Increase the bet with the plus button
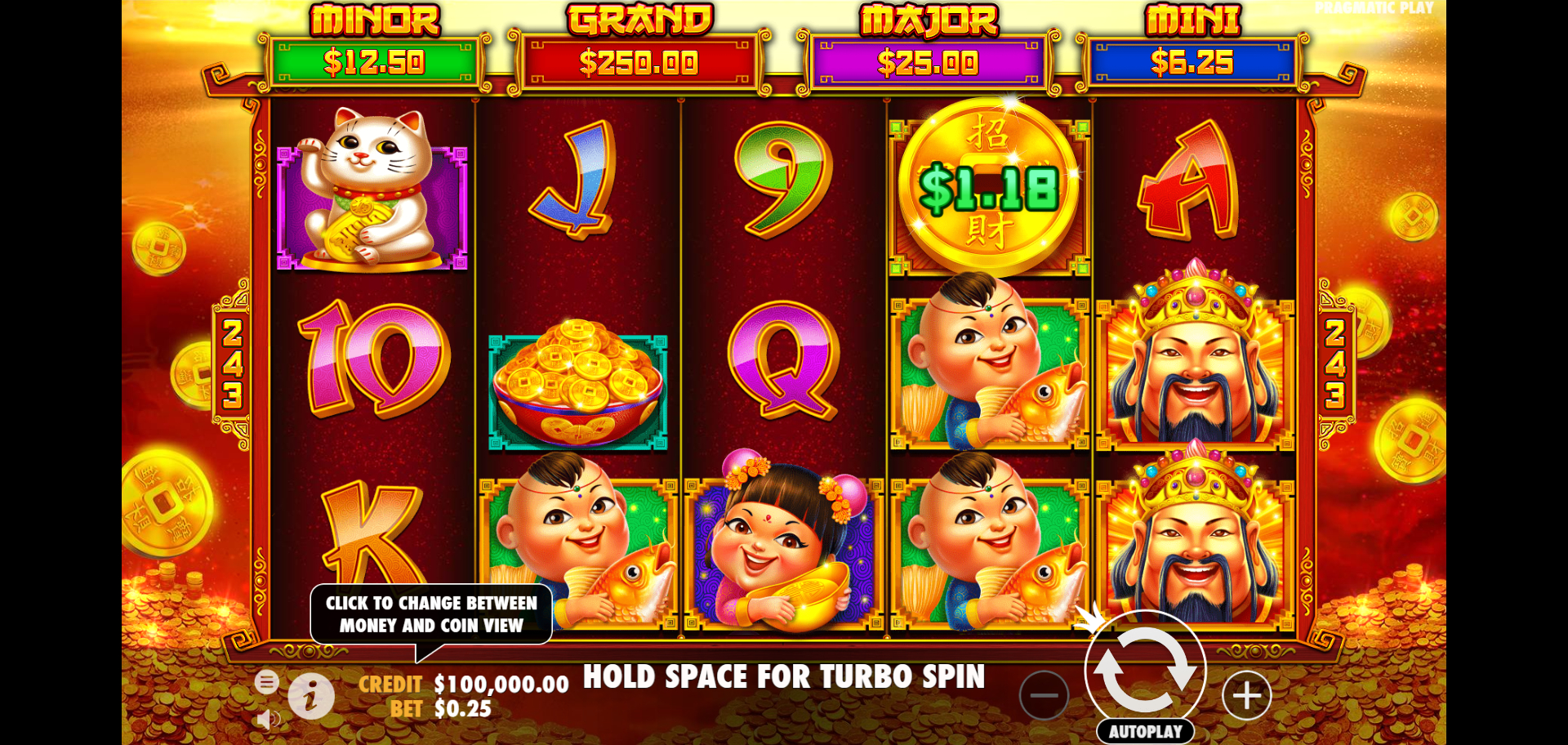The width and height of the screenshot is (1568, 745). click(x=1246, y=696)
